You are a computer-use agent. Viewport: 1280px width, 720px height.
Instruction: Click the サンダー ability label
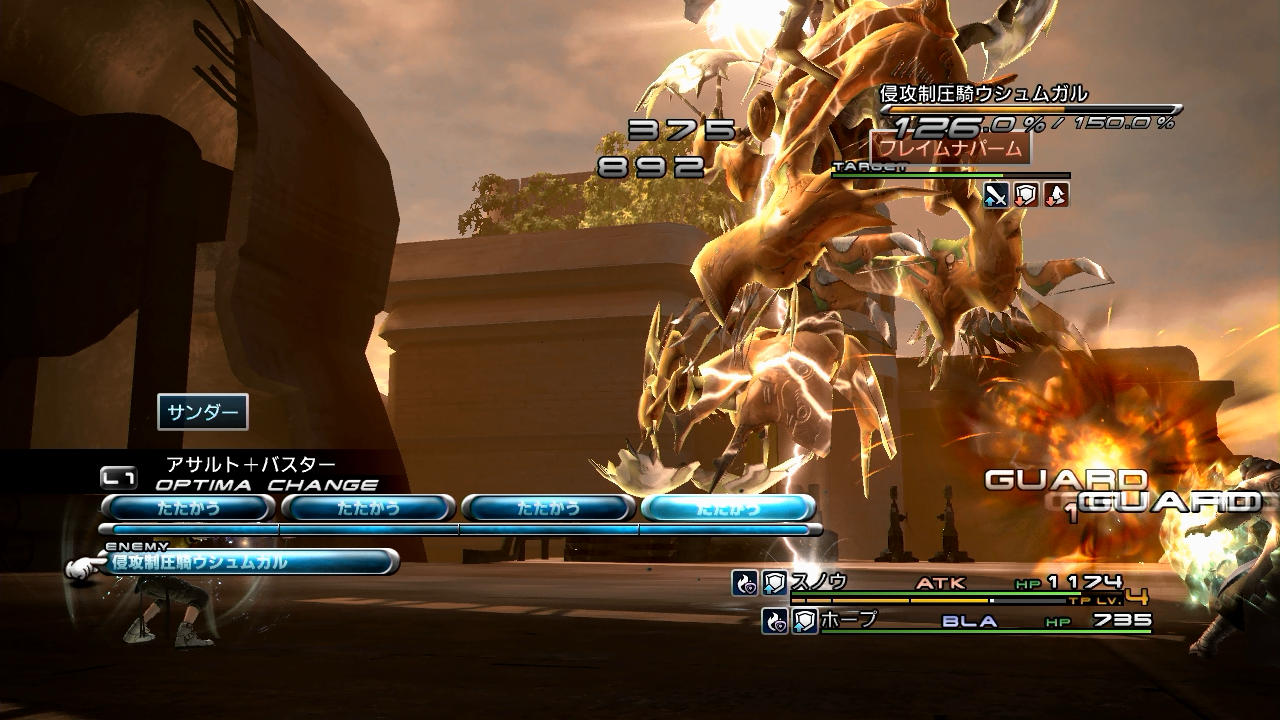click(x=202, y=412)
